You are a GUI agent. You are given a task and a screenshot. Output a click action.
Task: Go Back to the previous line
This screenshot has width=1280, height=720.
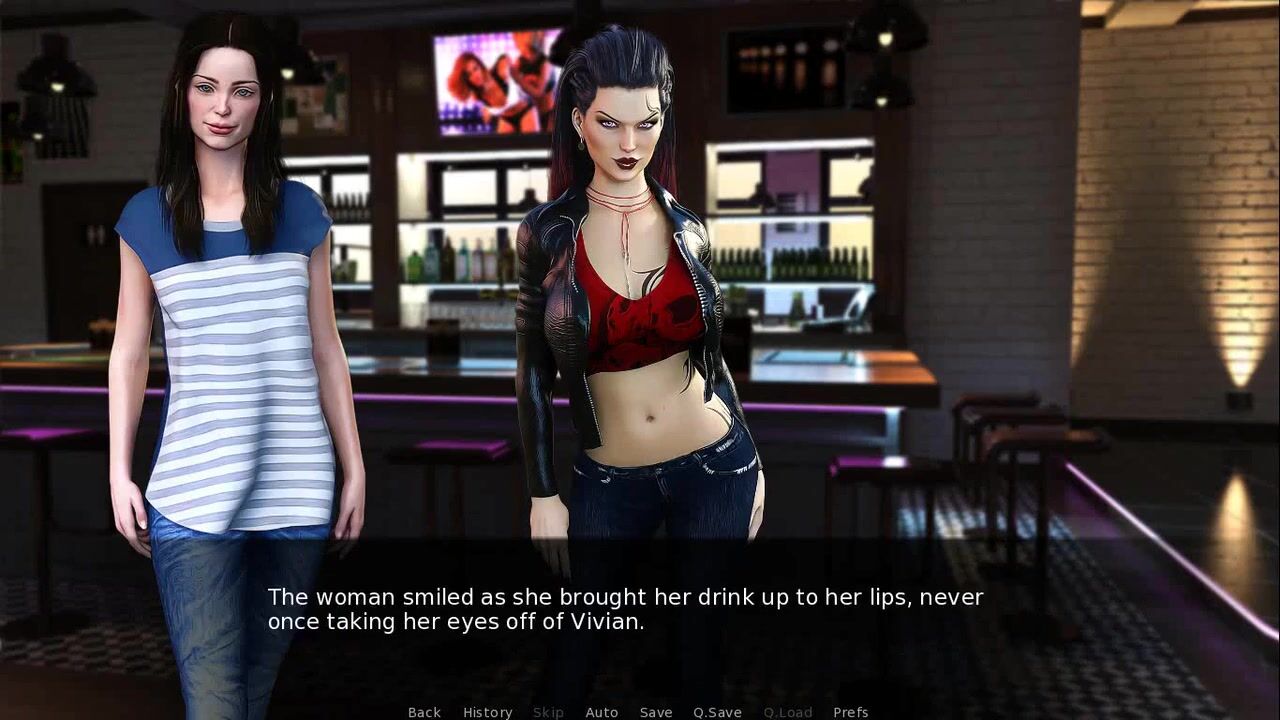coord(424,712)
